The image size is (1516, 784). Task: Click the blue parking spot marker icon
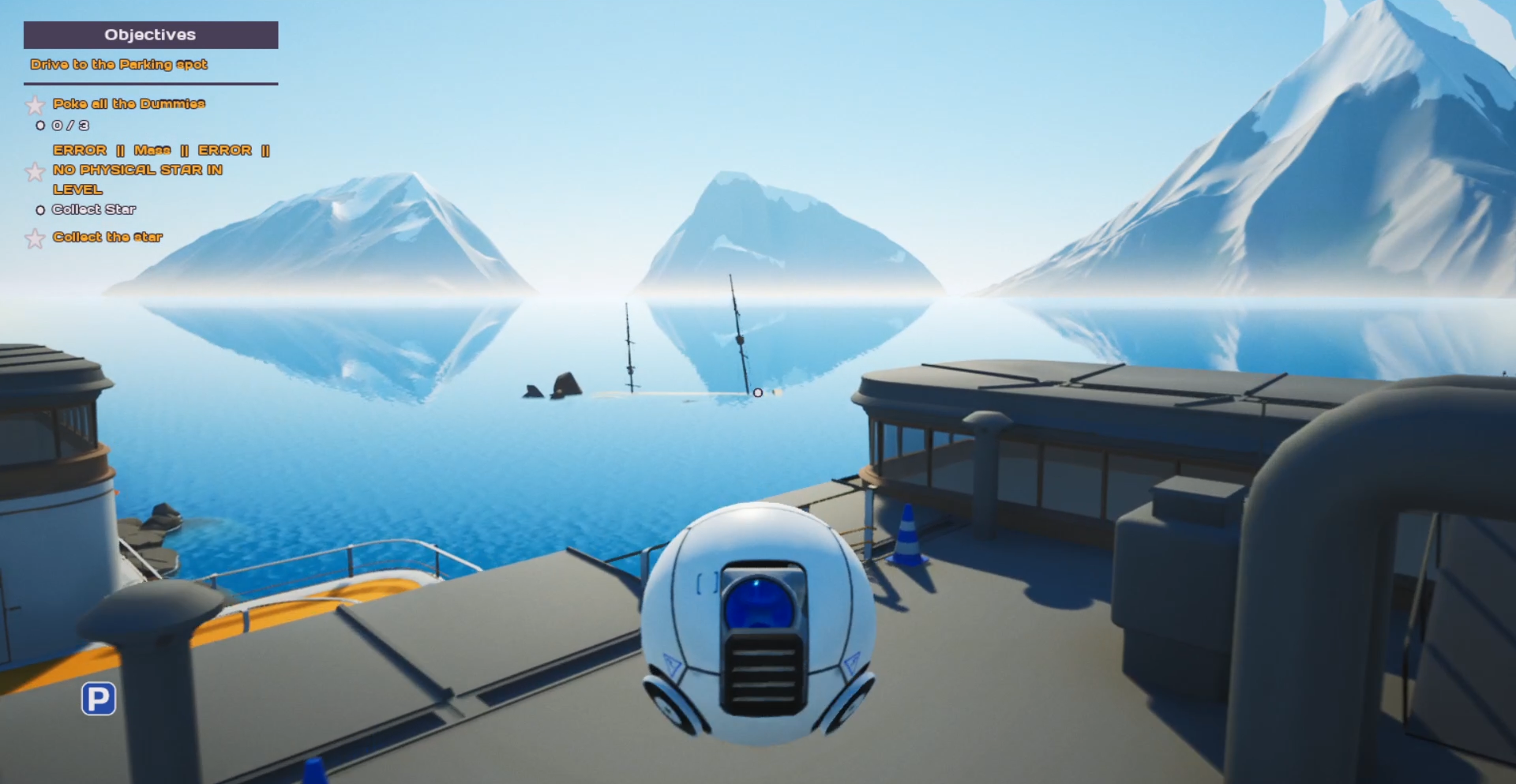[99, 699]
